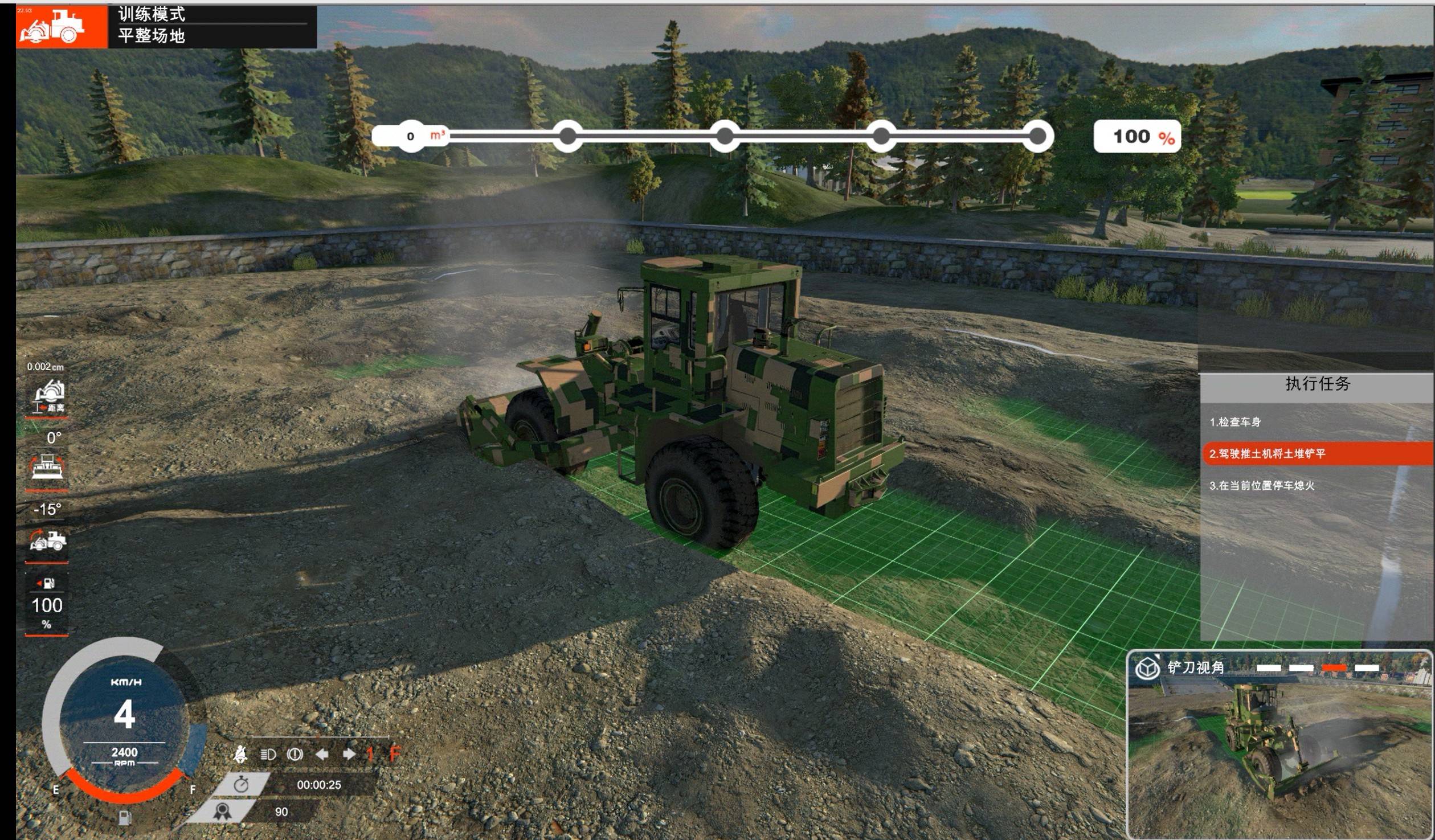
Task: Click the fuel pump icon above 100 %
Action: coord(47,583)
